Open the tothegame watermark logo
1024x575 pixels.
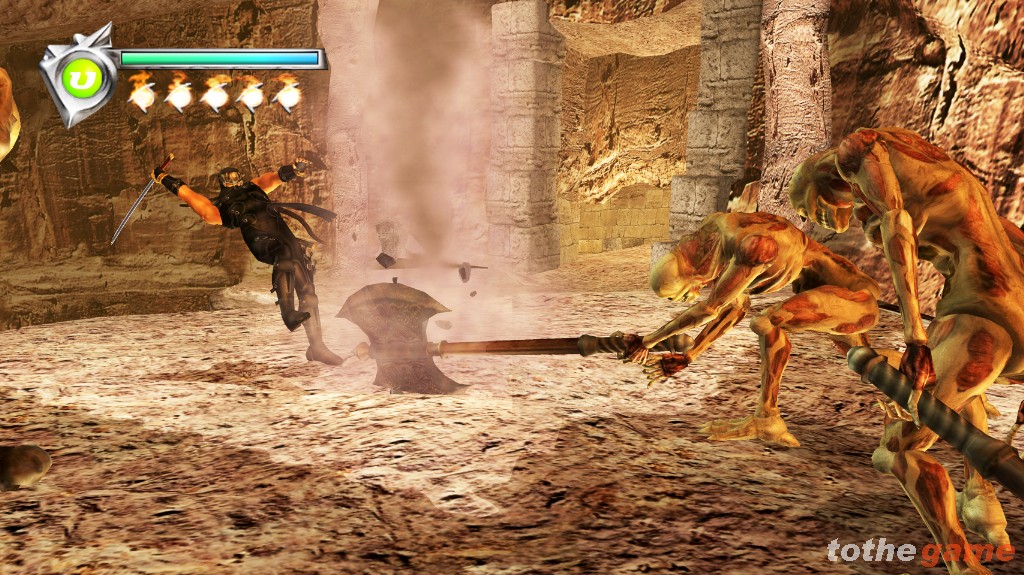919,551
